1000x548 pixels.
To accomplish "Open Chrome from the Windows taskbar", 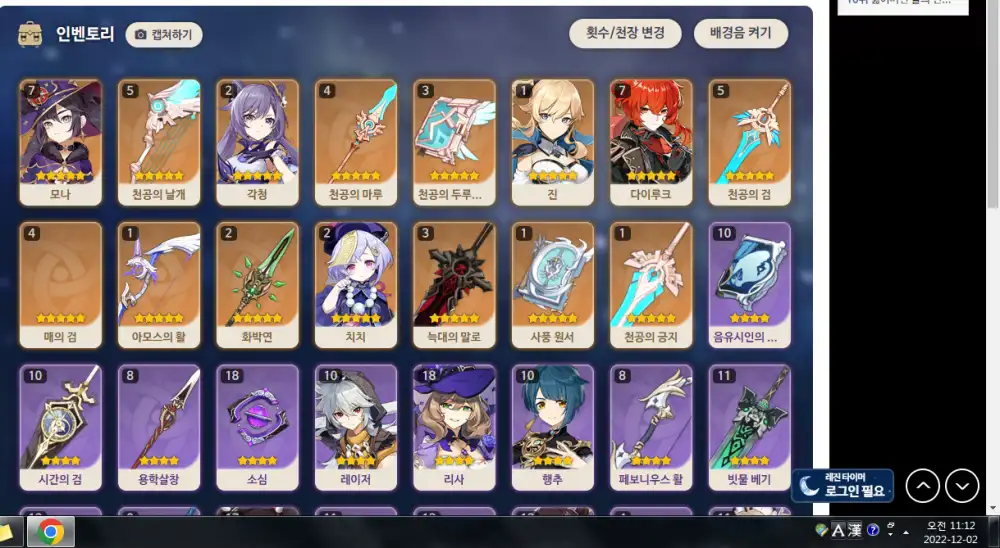I will pyautogui.click(x=51, y=532).
